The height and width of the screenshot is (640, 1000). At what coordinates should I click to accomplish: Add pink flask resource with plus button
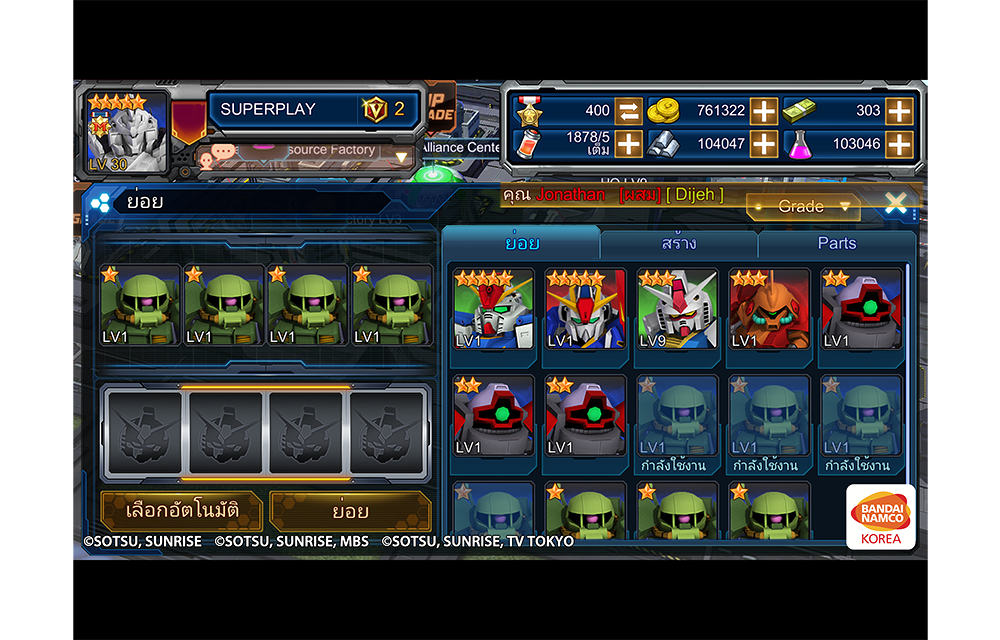click(899, 144)
